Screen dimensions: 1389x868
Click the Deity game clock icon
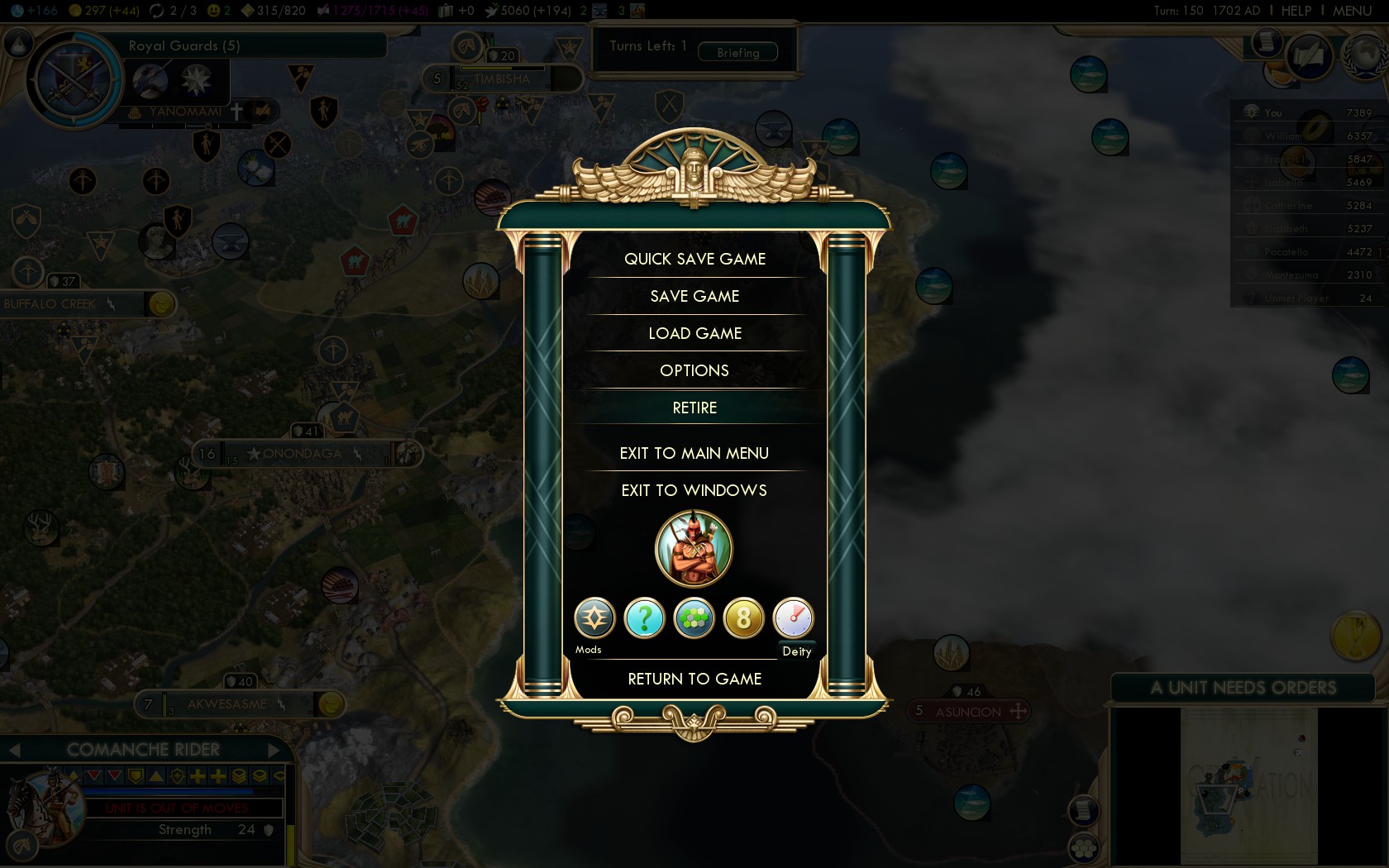point(792,618)
